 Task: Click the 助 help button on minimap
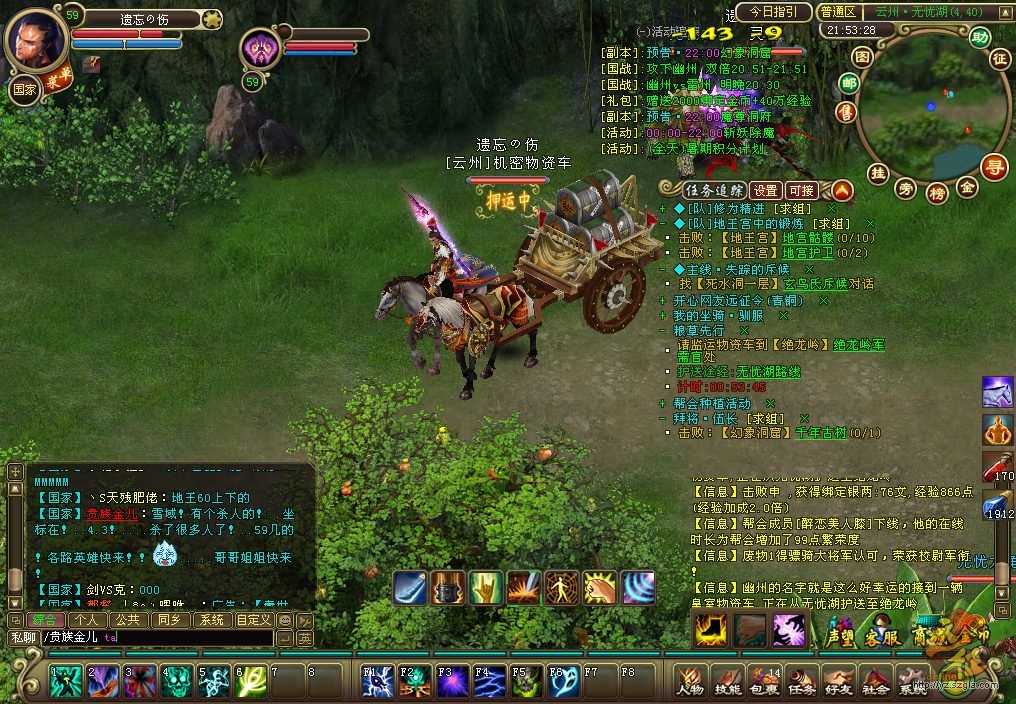[978, 38]
